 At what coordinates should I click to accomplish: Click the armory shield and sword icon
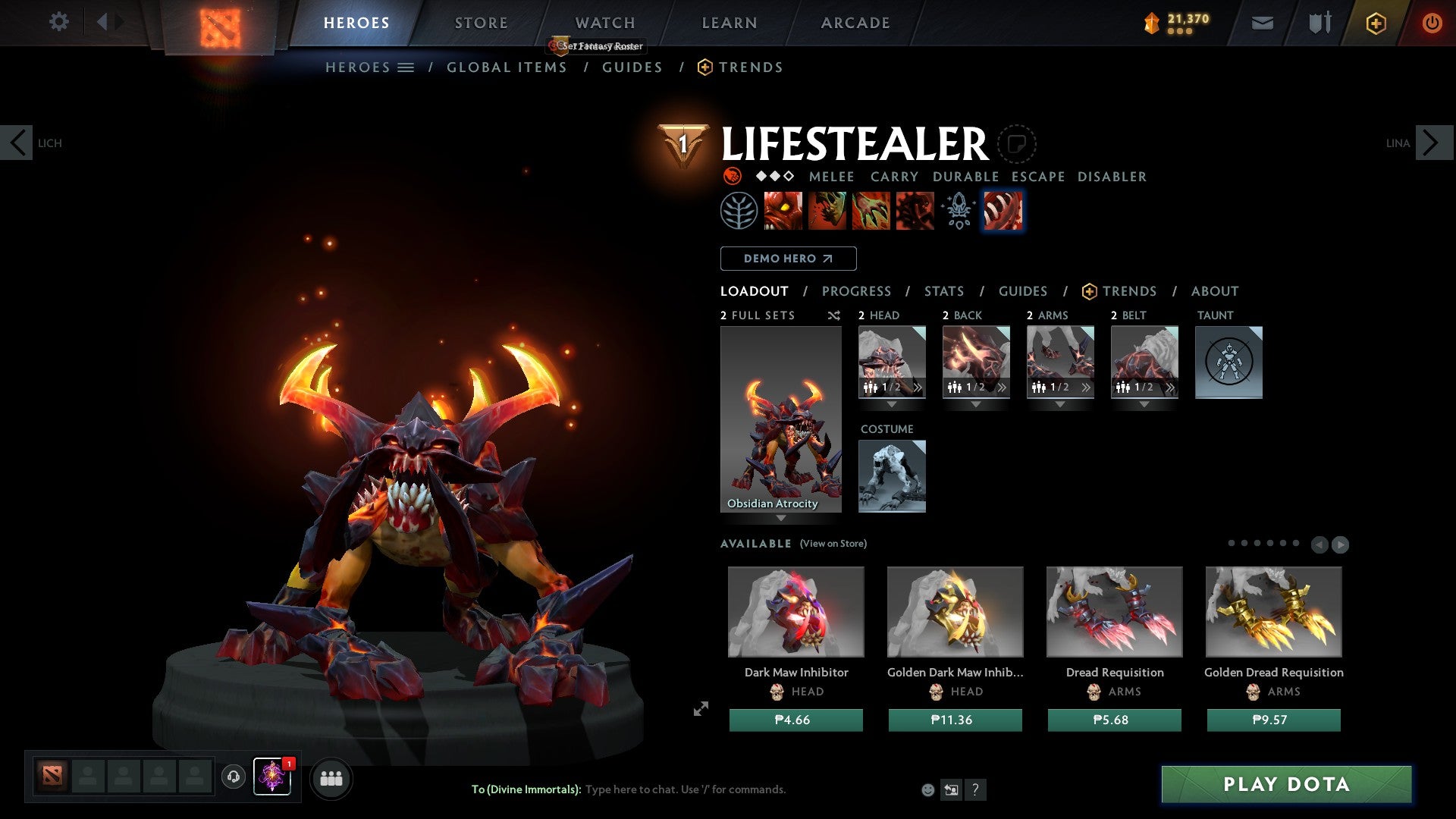point(1319,23)
